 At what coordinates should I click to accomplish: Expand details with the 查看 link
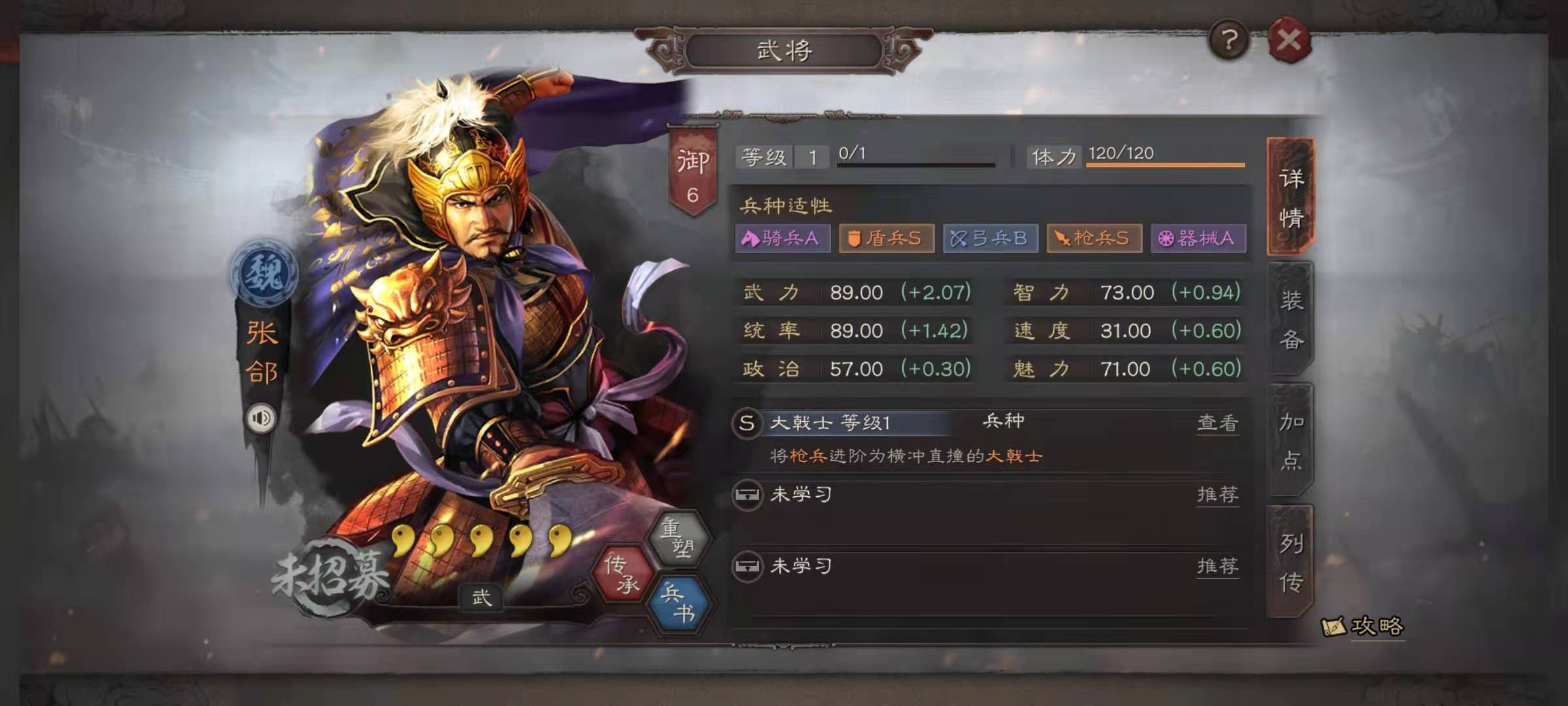pyautogui.click(x=1217, y=424)
